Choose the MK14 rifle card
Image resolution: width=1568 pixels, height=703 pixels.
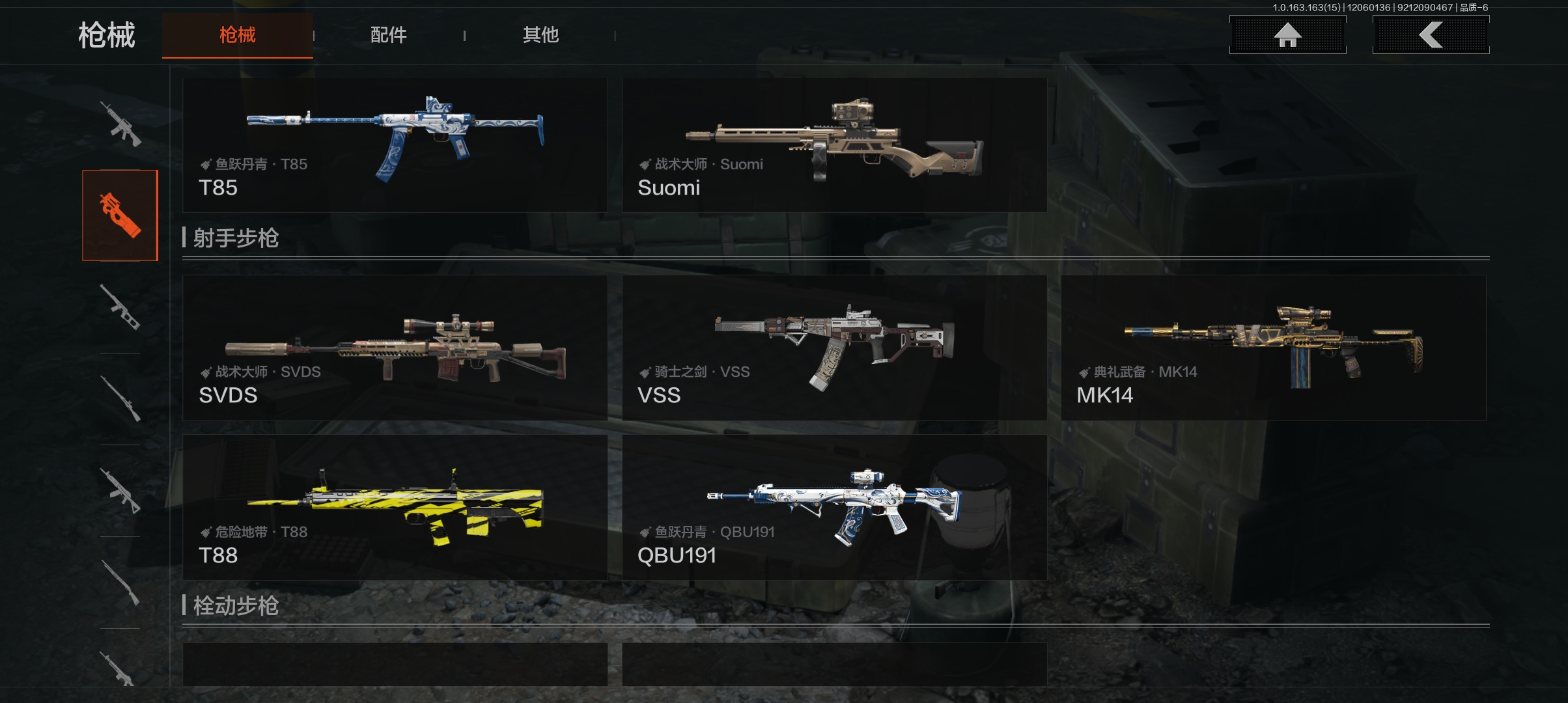(x=1273, y=348)
